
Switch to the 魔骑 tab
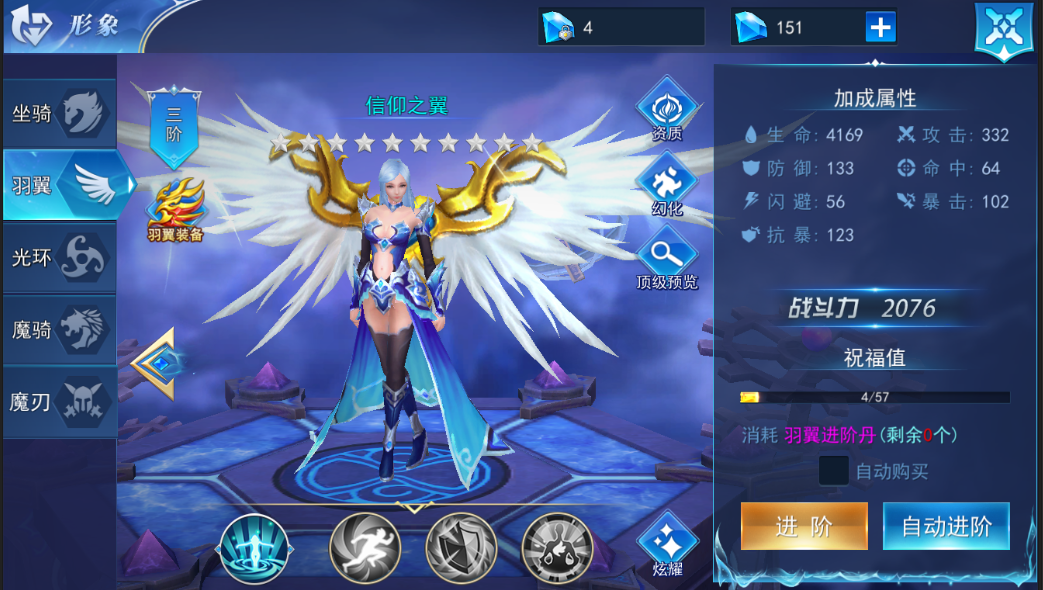point(59,329)
